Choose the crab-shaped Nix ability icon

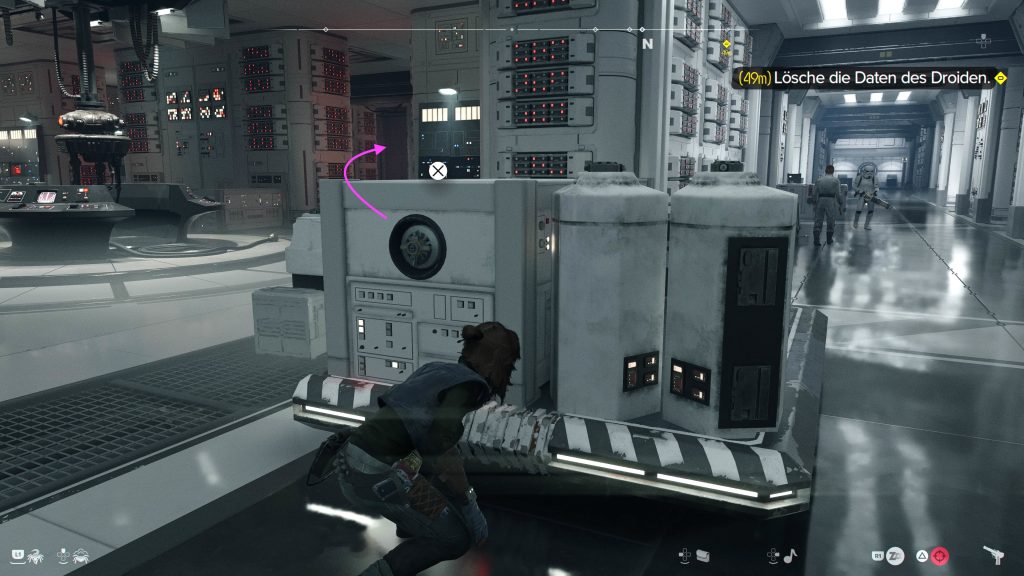click(x=81, y=554)
